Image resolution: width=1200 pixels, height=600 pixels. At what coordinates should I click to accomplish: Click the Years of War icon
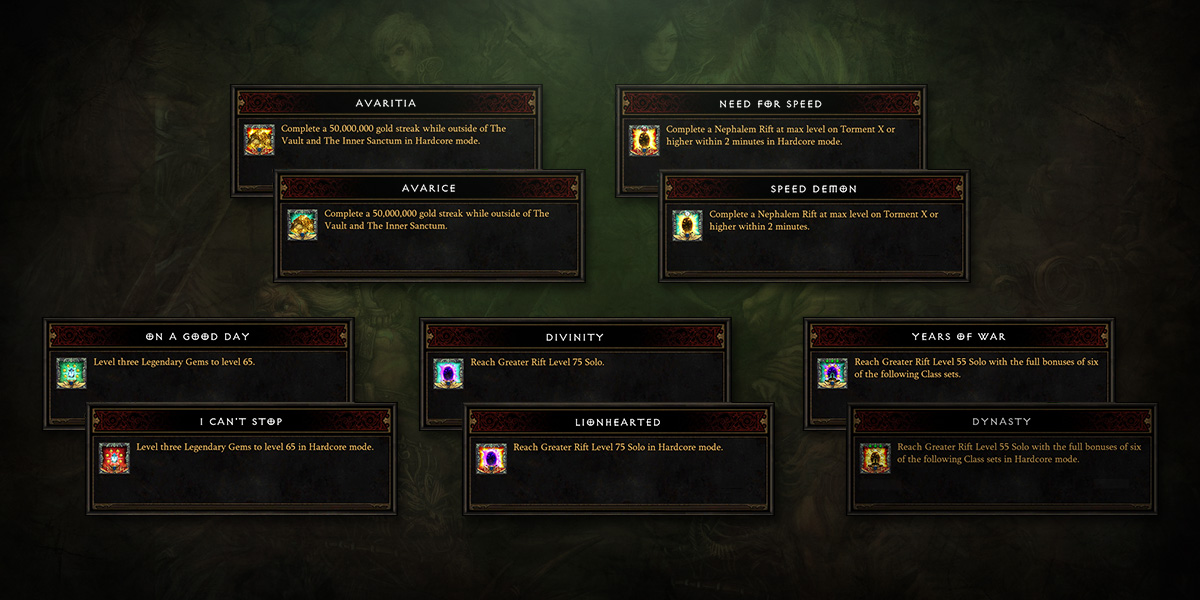(832, 373)
